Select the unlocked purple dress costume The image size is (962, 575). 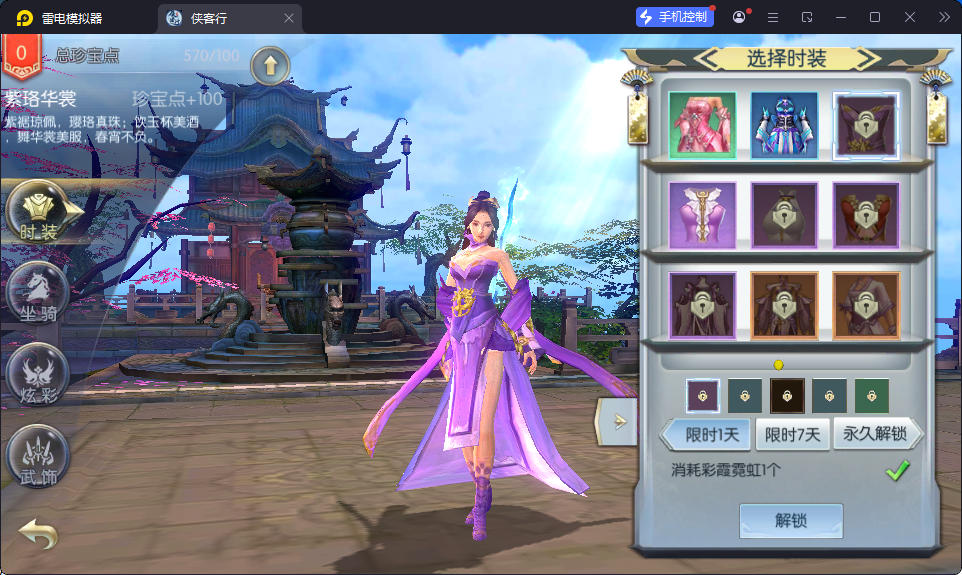click(x=702, y=214)
